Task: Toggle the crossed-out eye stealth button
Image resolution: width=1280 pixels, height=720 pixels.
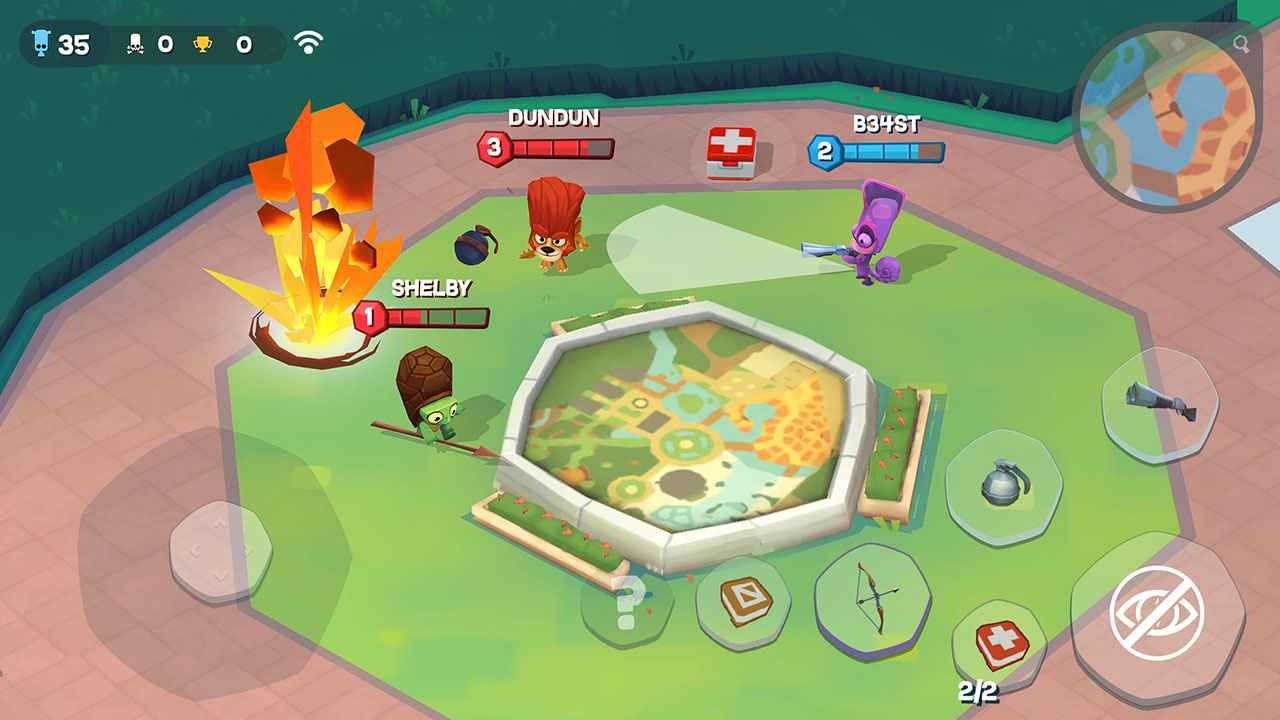Action: [x=1157, y=612]
